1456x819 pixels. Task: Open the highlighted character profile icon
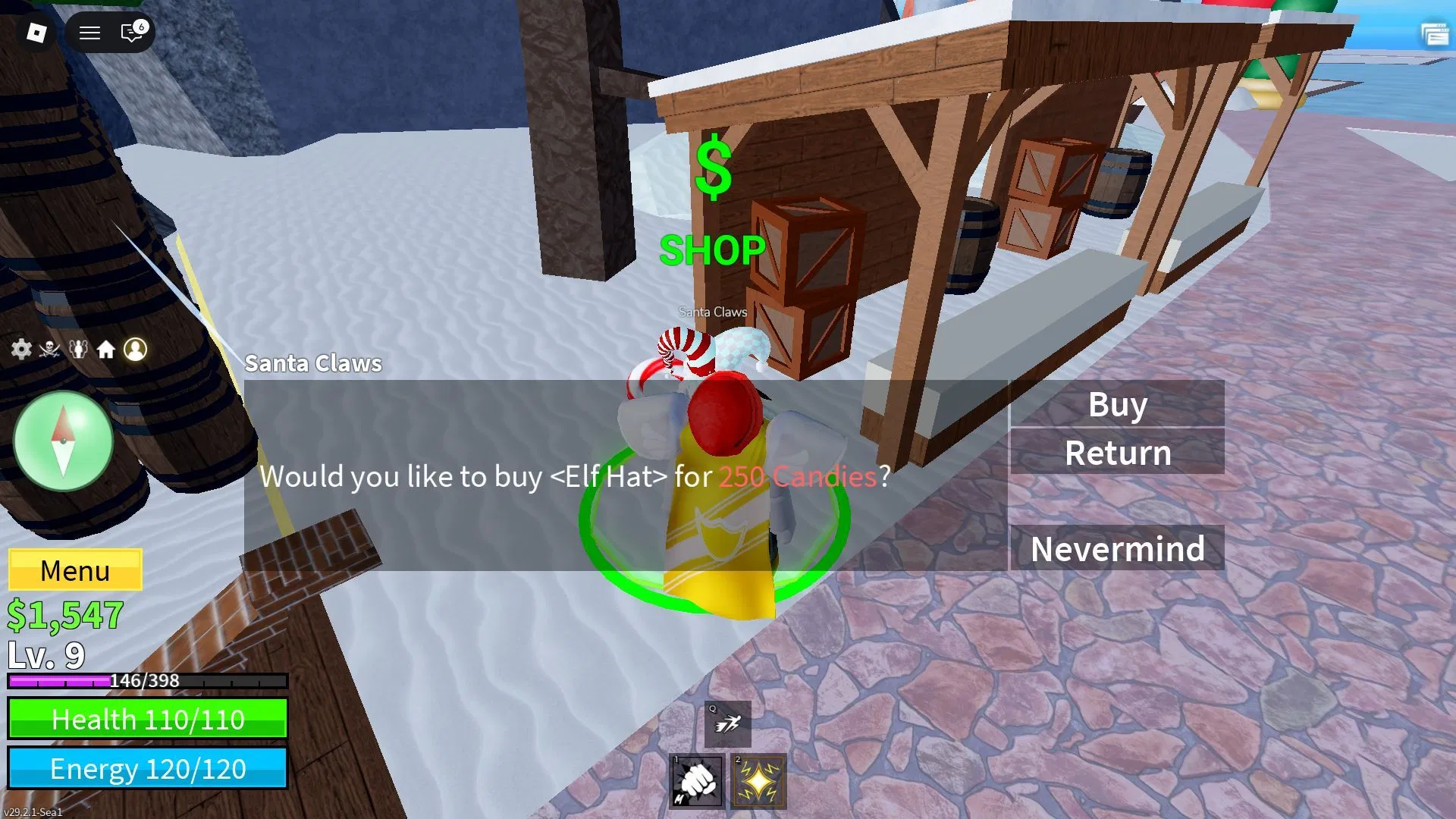coord(136,350)
